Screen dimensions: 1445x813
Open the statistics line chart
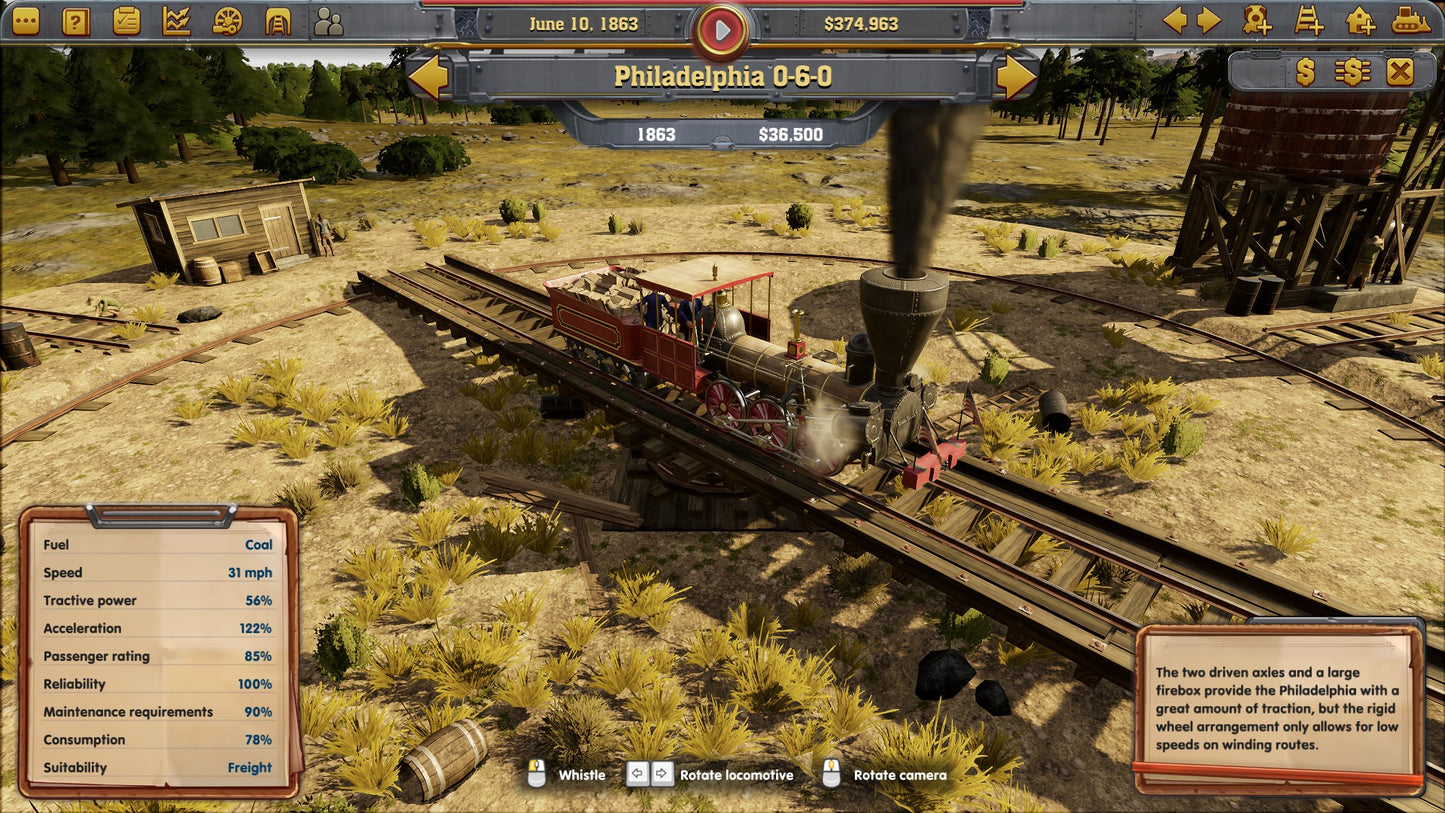(x=177, y=20)
